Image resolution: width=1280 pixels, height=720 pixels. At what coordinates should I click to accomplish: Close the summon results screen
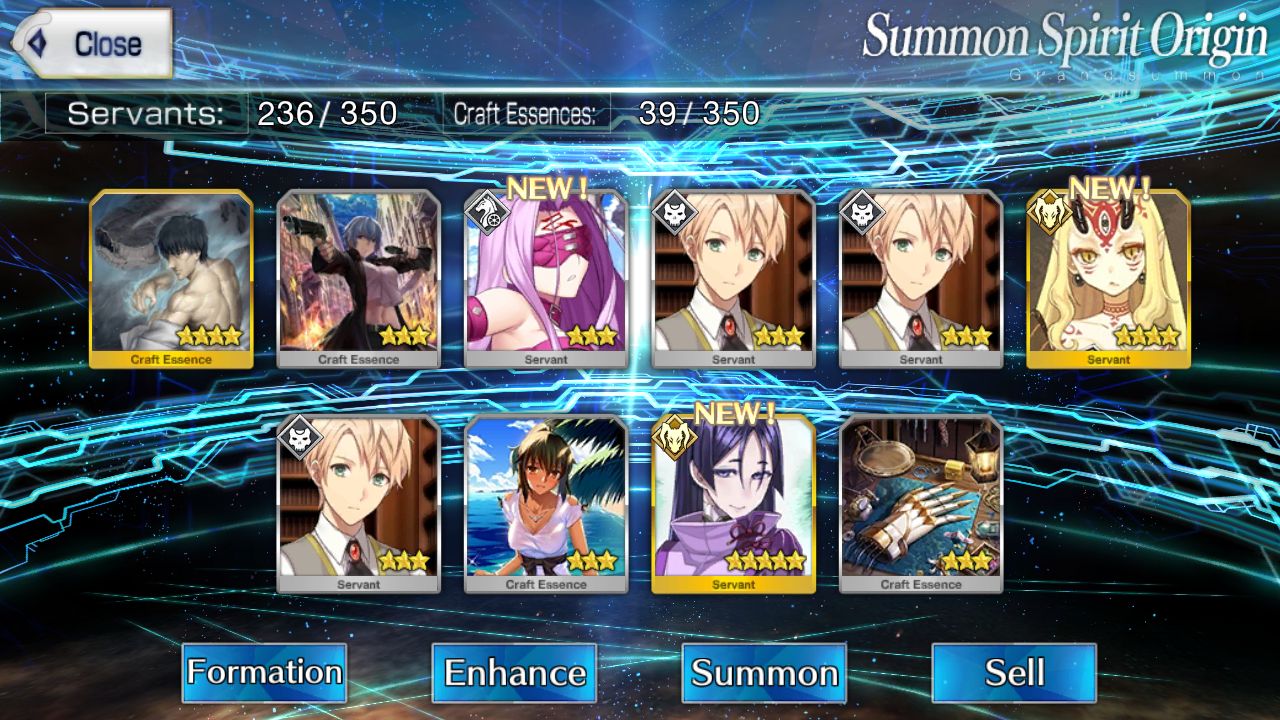92,44
